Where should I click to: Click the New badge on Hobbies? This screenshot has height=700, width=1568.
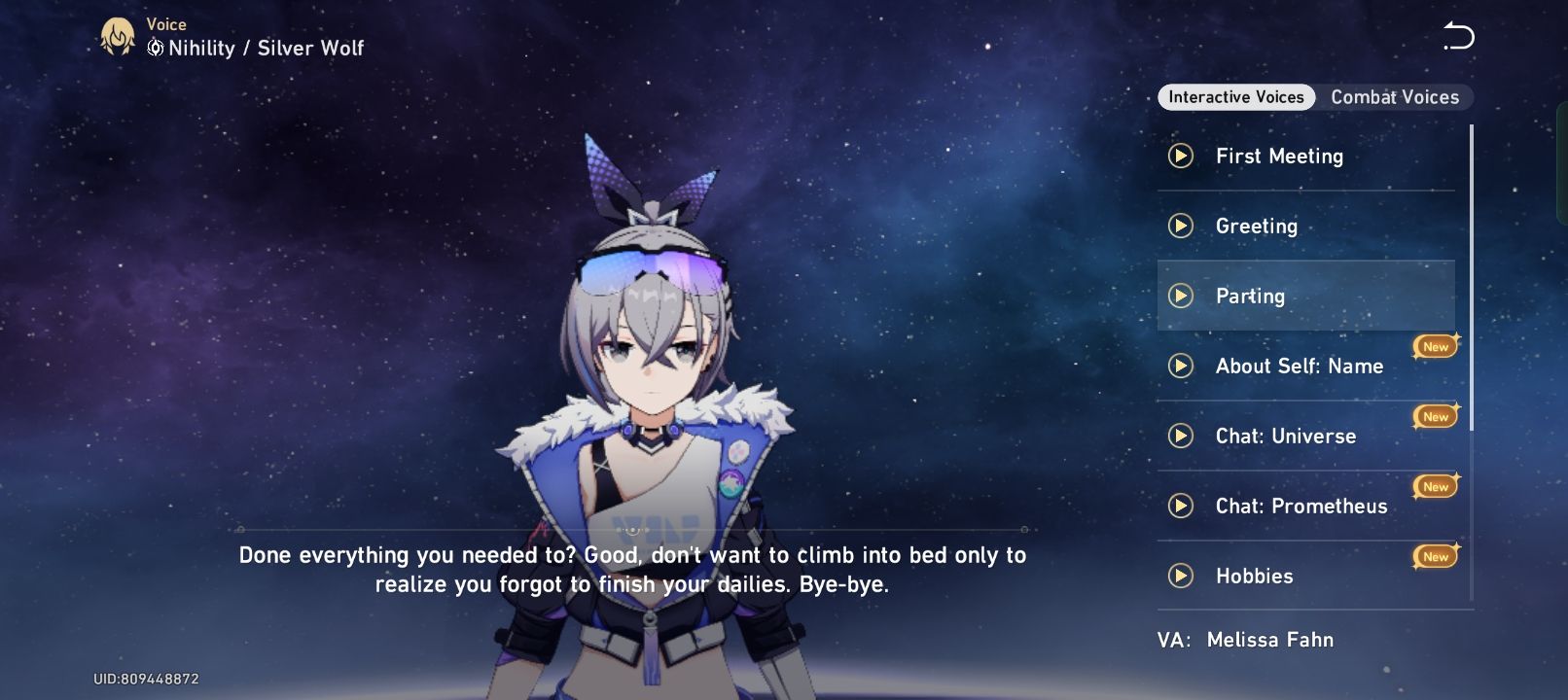click(x=1434, y=556)
